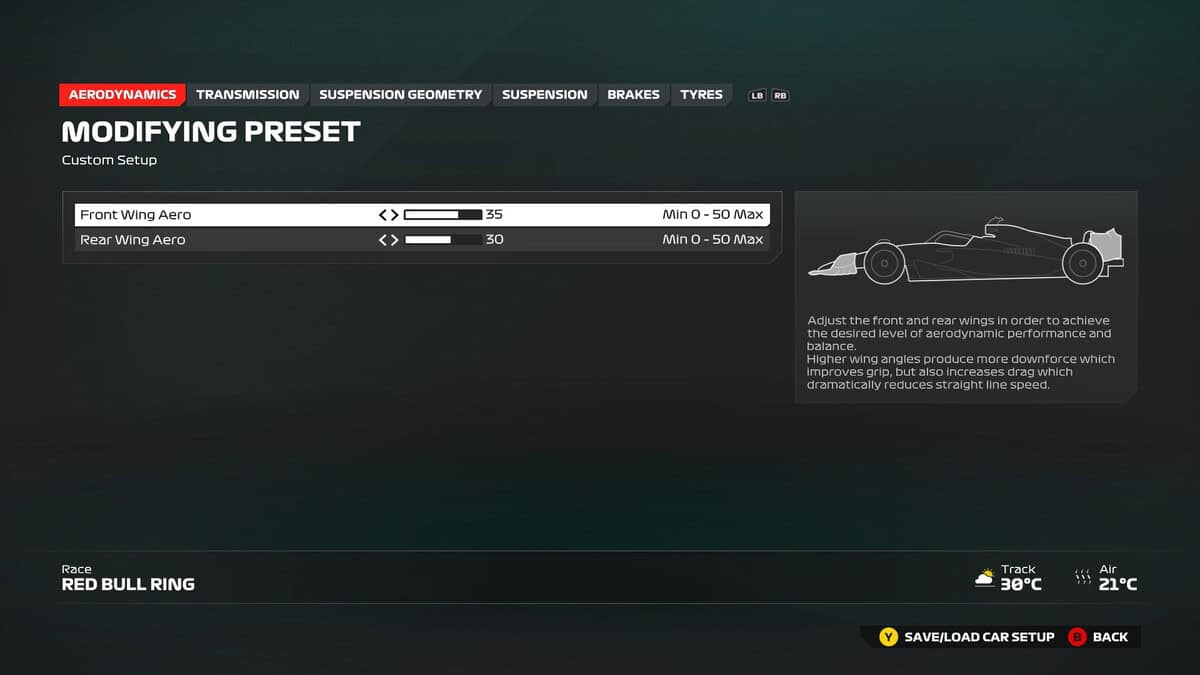Switch to the Tyres tab
This screenshot has height=675, width=1200.
(701, 95)
